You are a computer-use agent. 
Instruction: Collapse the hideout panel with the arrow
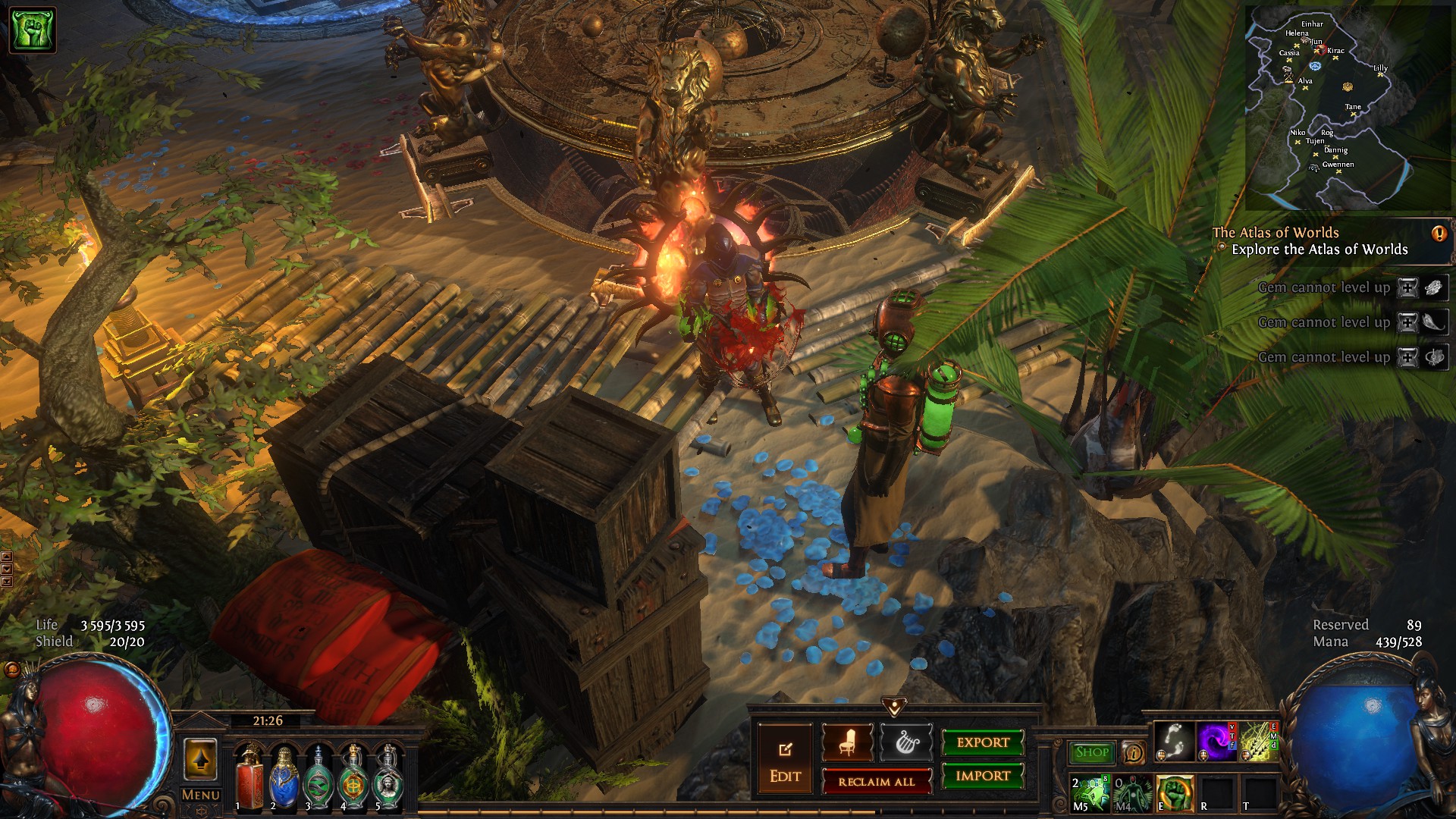click(x=894, y=707)
